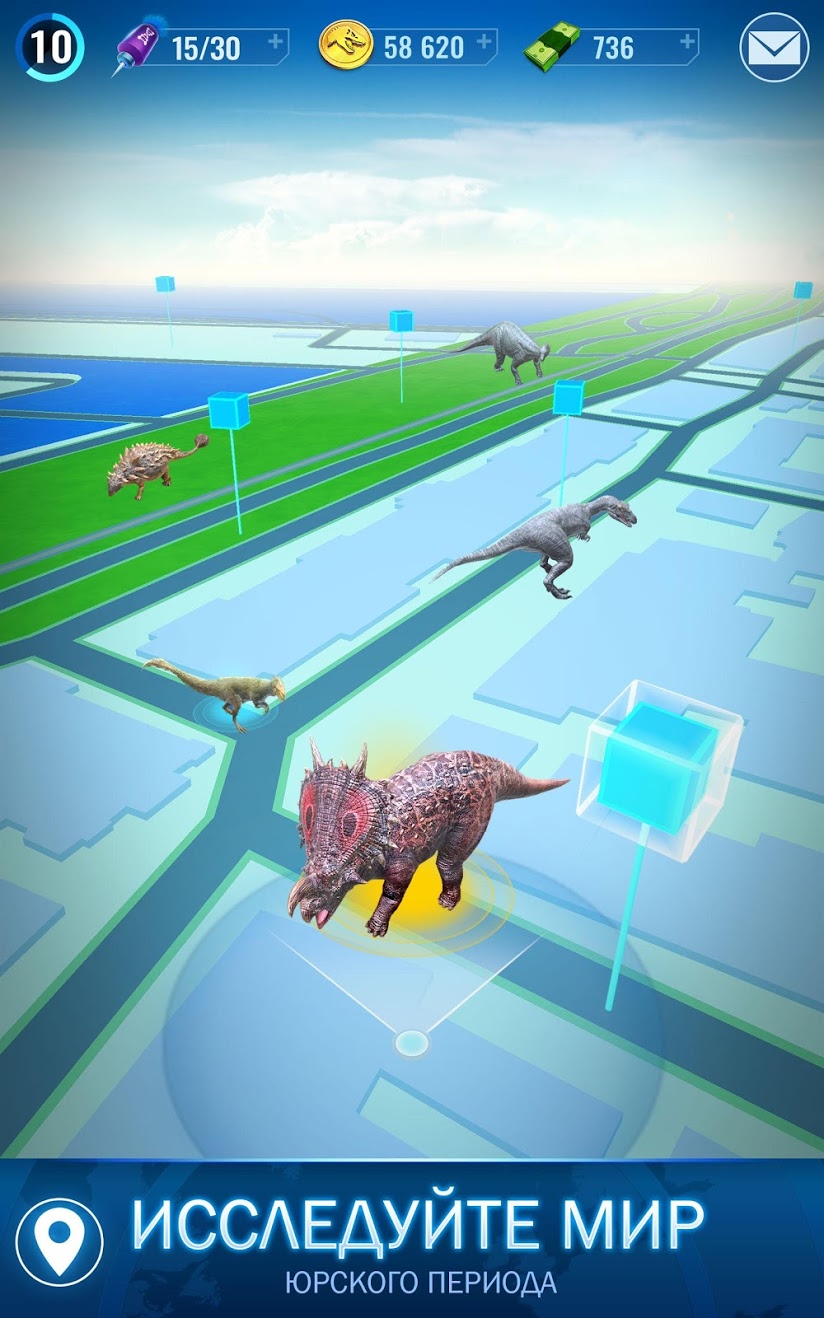This screenshot has width=824, height=1318.
Task: Buy more cash via the plus beside 736
Action: tap(687, 42)
